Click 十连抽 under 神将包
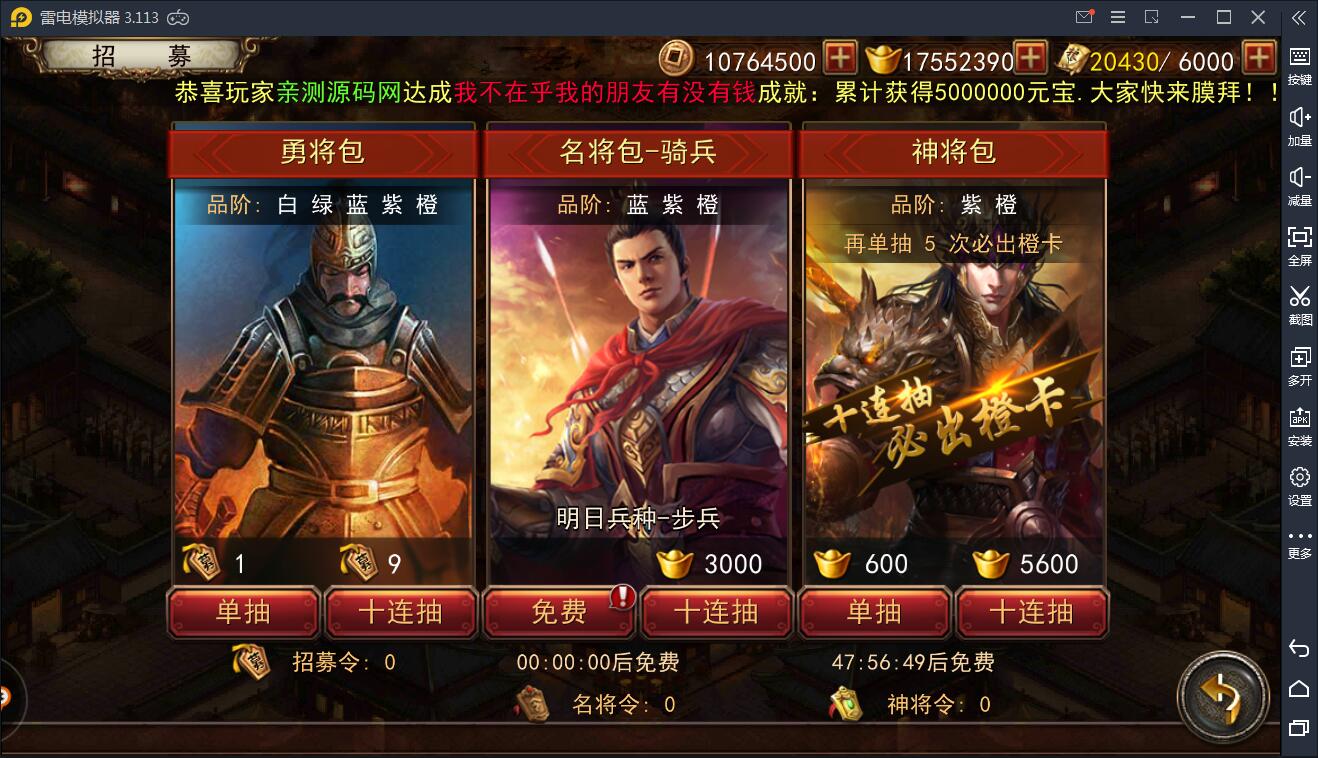Image resolution: width=1318 pixels, height=758 pixels. coord(1032,613)
